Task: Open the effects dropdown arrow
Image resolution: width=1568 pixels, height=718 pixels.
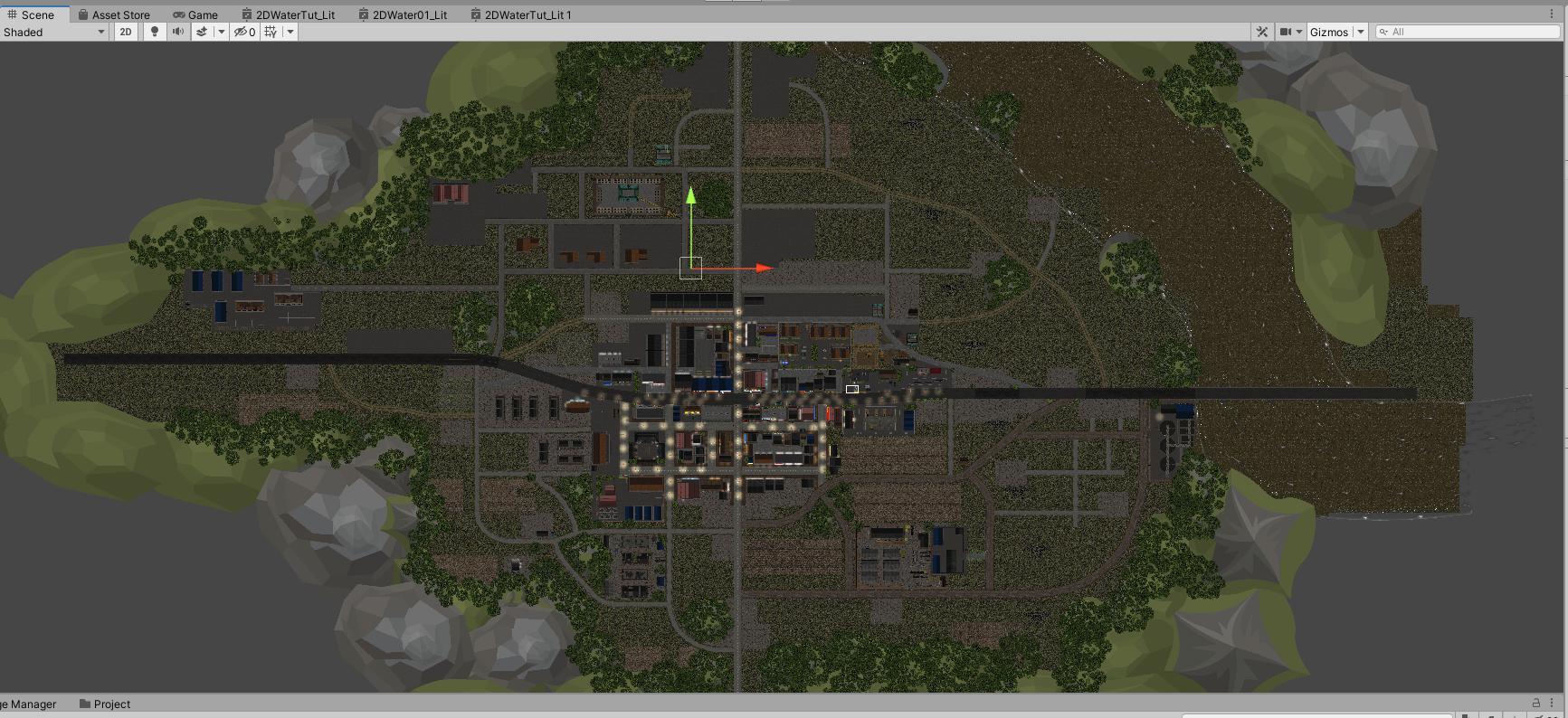Action: click(x=222, y=32)
